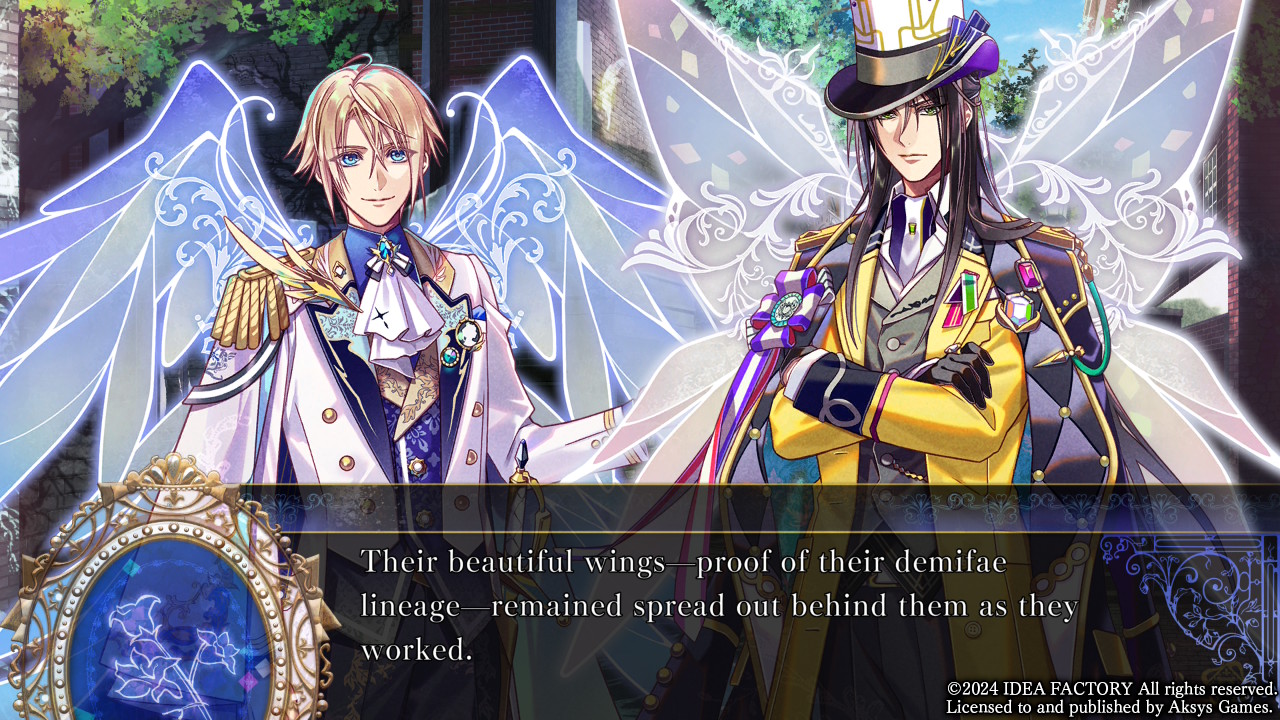Viewport: 1280px width, 720px height.
Task: Click the narration text box to advance dialogue
Action: 720,605
